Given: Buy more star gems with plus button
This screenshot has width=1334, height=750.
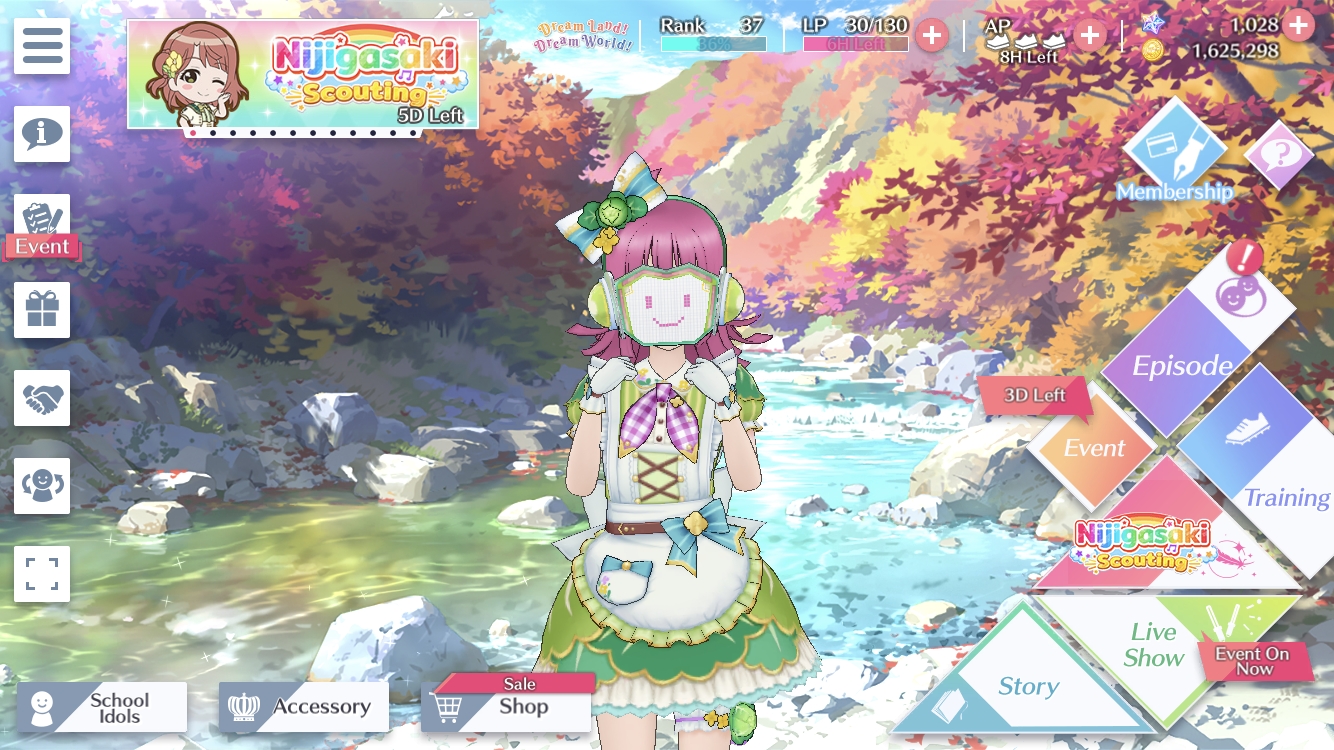Looking at the screenshot, I should [x=1298, y=25].
